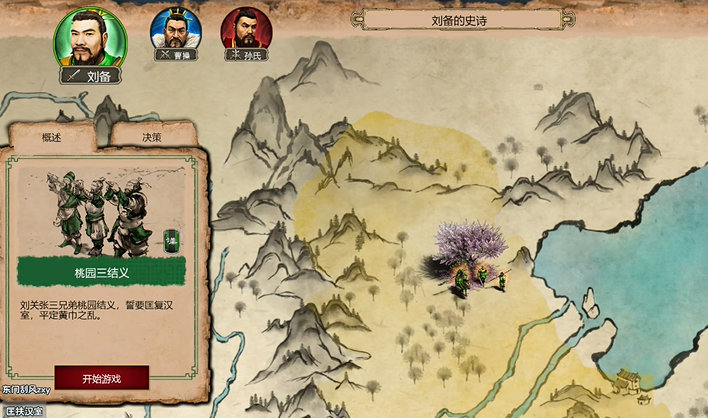Start the game with 开始游戏 button
Image resolution: width=708 pixels, height=418 pixels.
tap(101, 378)
